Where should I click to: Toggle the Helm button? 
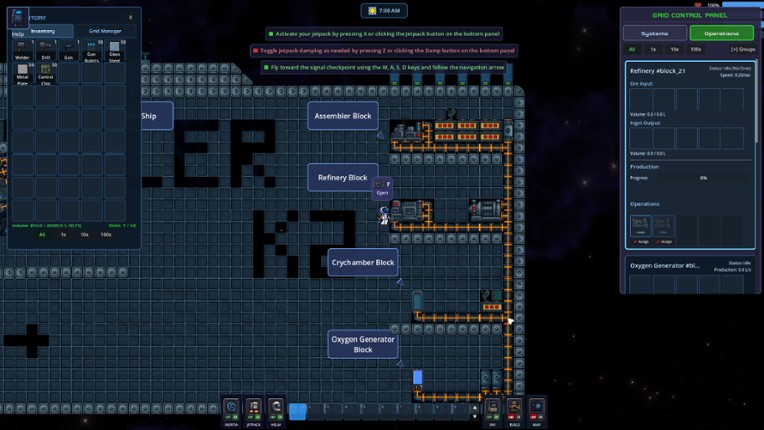(276, 410)
